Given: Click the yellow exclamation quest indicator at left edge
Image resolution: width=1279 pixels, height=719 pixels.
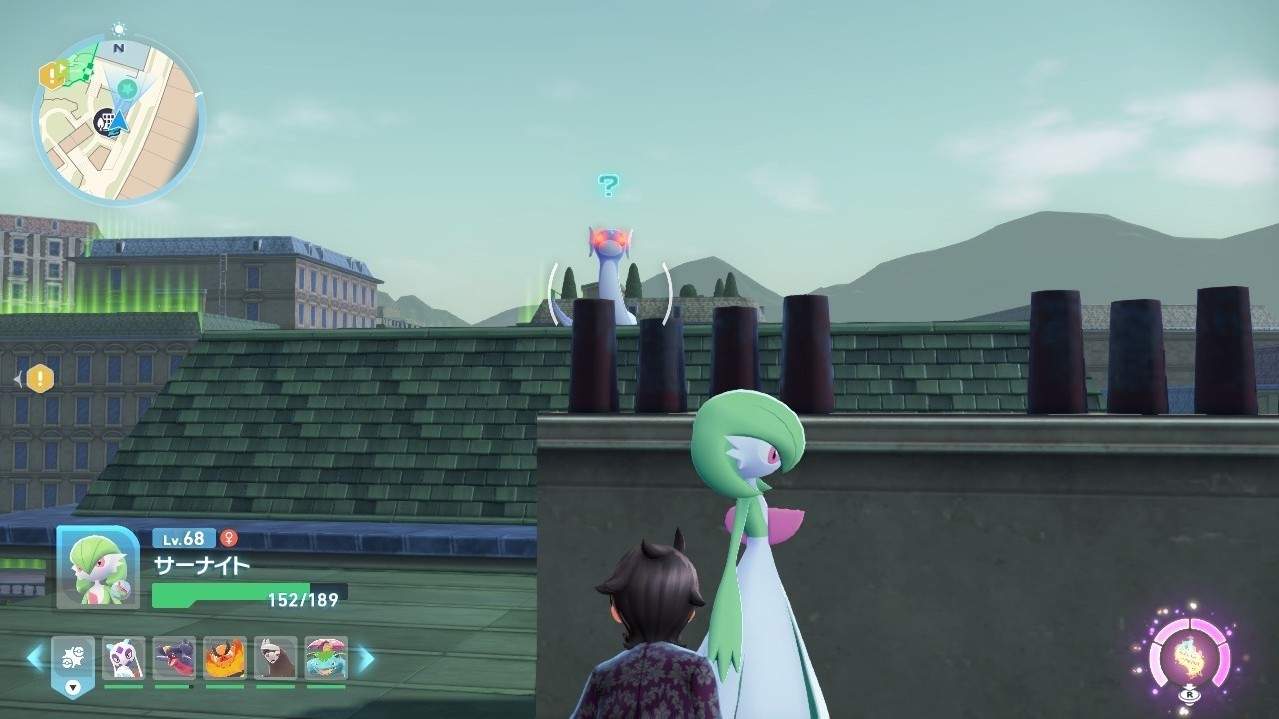Looking at the screenshot, I should point(39,379).
